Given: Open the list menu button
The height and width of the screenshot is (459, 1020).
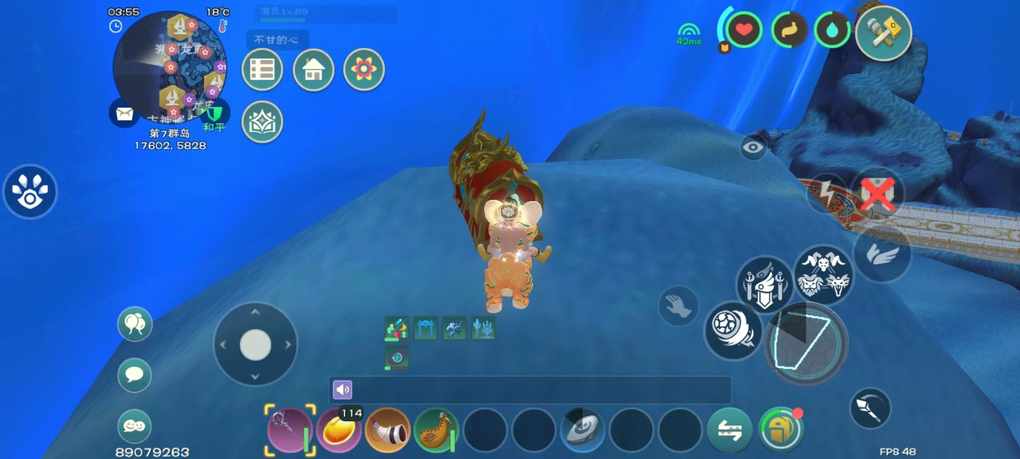Looking at the screenshot, I should tap(262, 70).
